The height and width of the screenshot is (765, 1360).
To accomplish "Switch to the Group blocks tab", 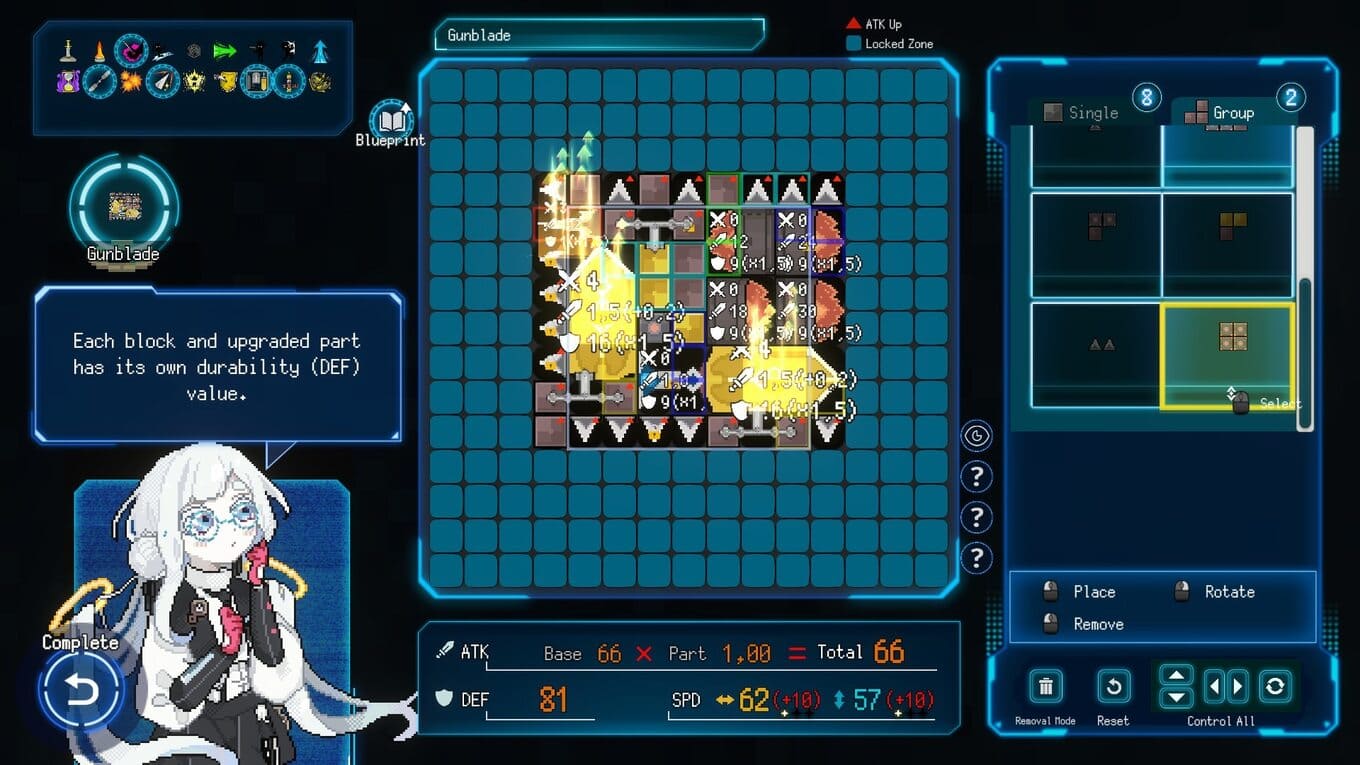I will click(1231, 113).
